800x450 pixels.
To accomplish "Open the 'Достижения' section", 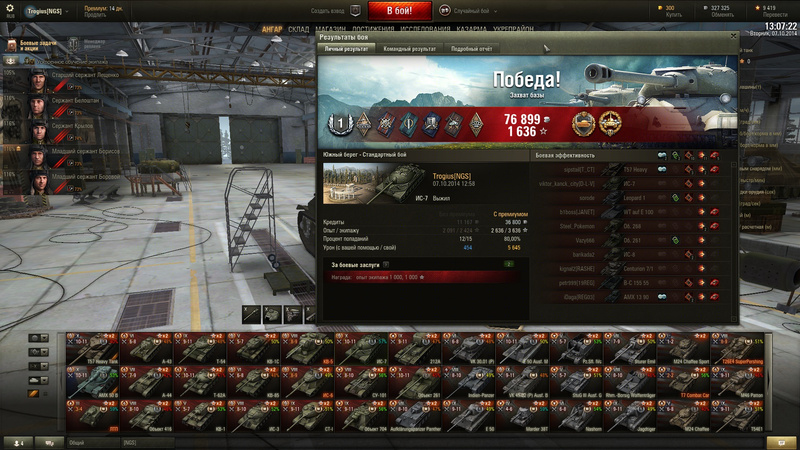I will tap(371, 30).
